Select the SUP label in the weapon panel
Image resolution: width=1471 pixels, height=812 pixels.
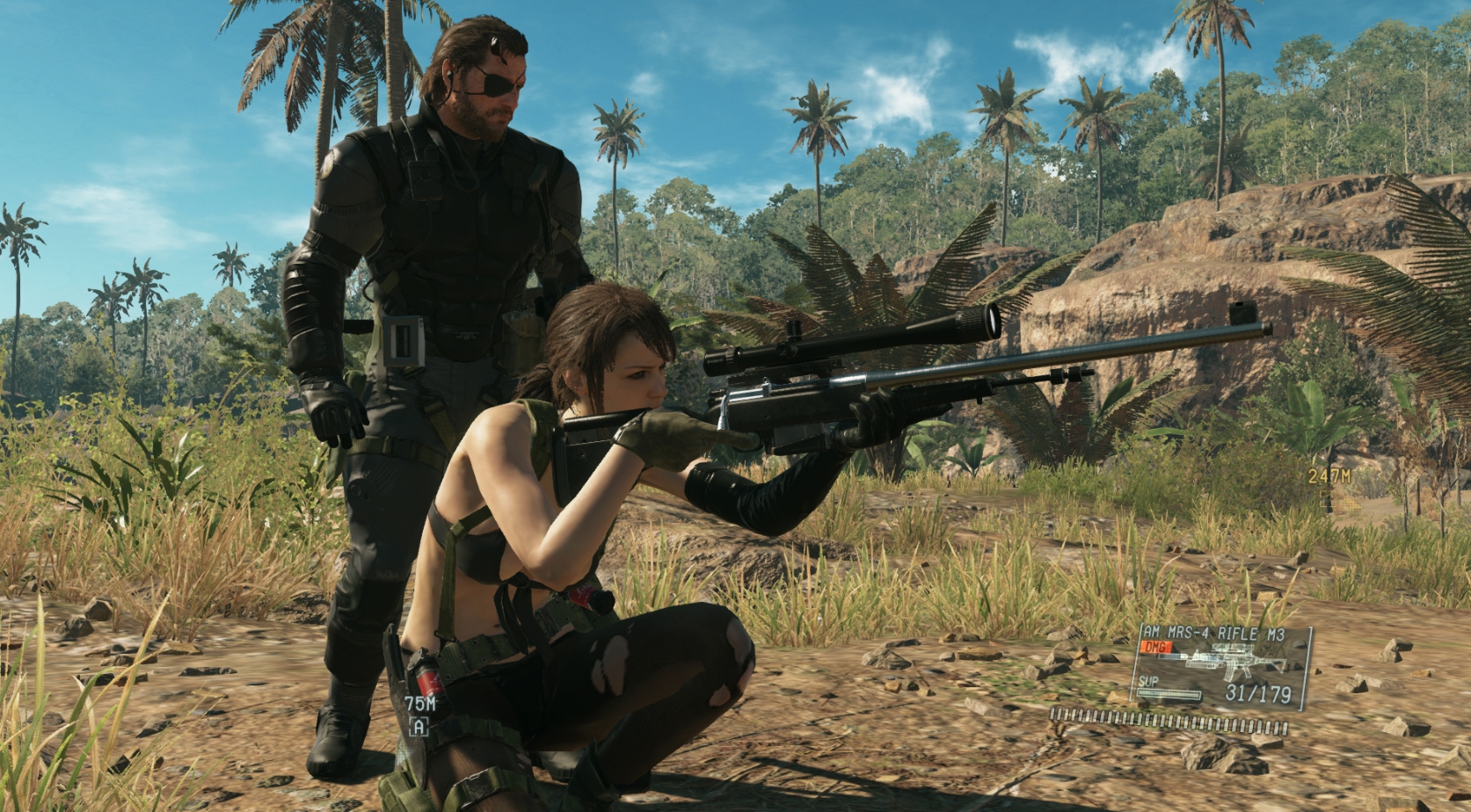[x=1148, y=681]
